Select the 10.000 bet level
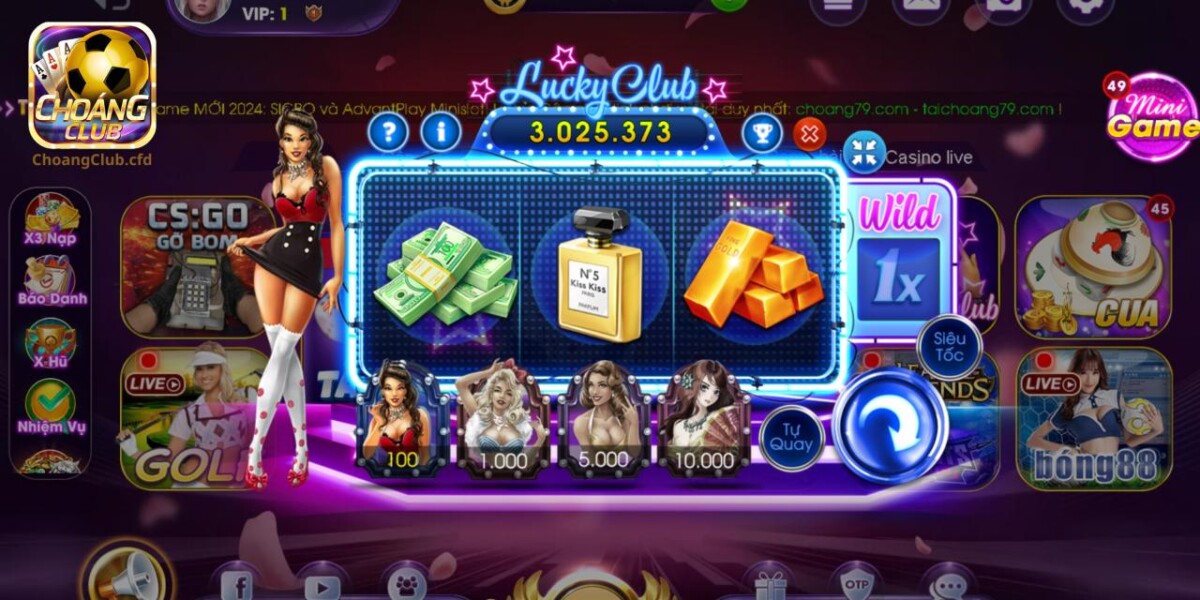1200x600 pixels. (x=703, y=418)
